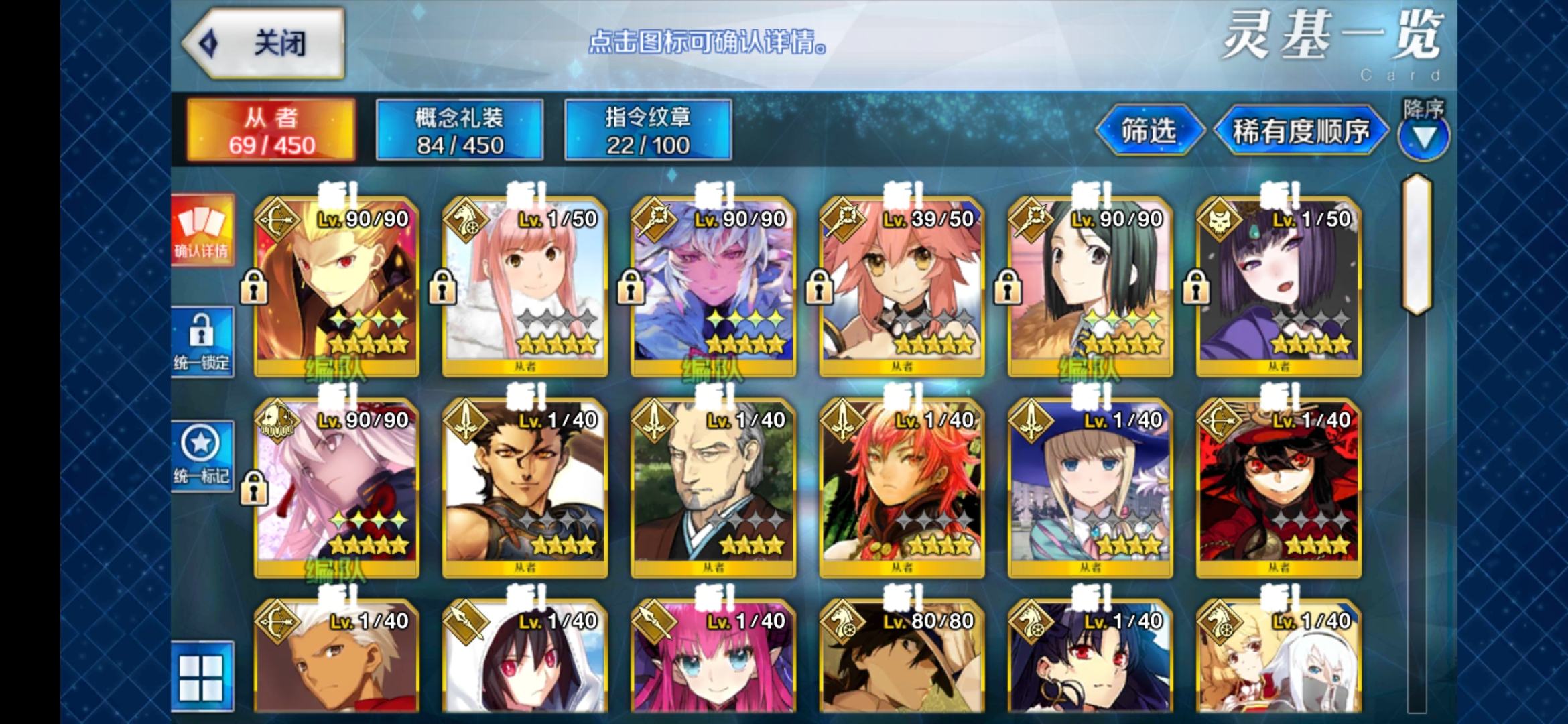Show the 指令纹章 command code tab
Viewport: 1568px width, 724px height.
[x=648, y=130]
